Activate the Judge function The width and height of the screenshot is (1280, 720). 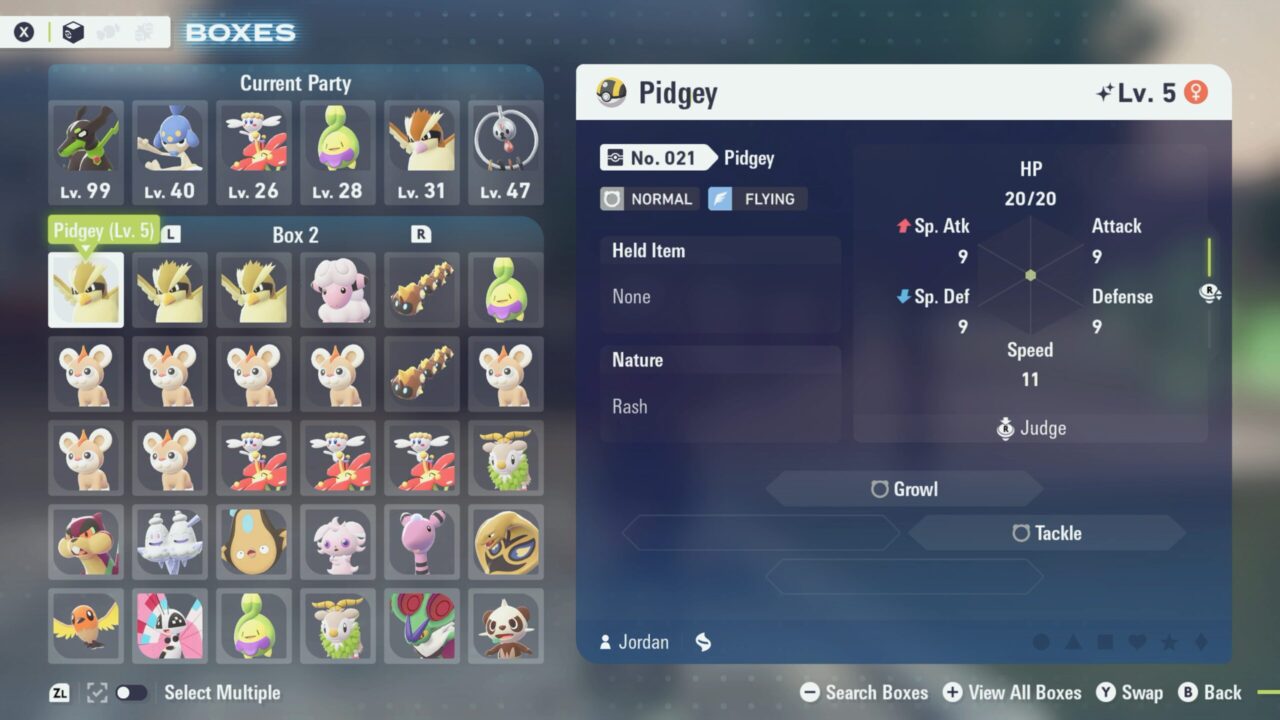pos(1030,427)
